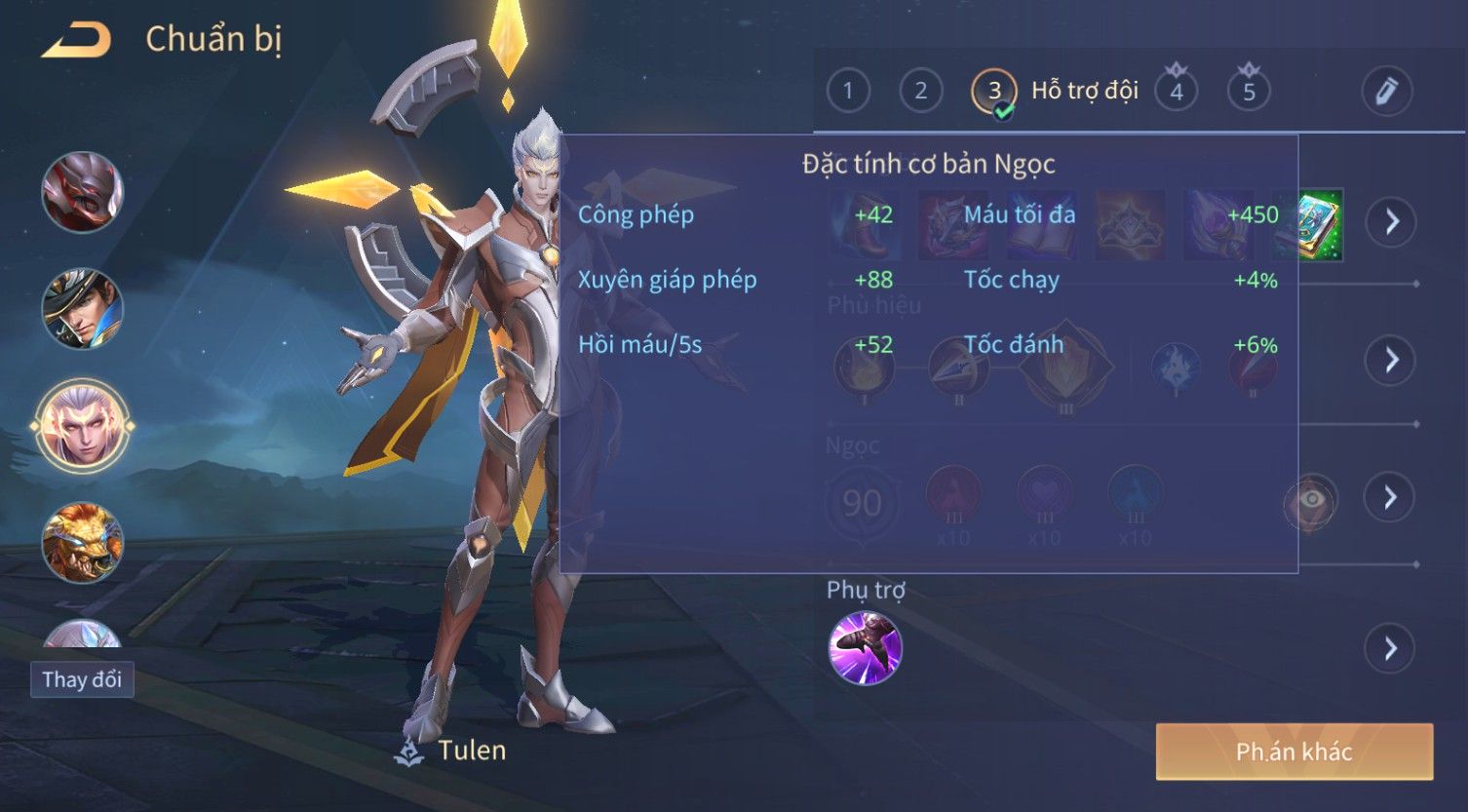
Task: Toggle the Ngọc stats eye icon
Action: 1311,500
